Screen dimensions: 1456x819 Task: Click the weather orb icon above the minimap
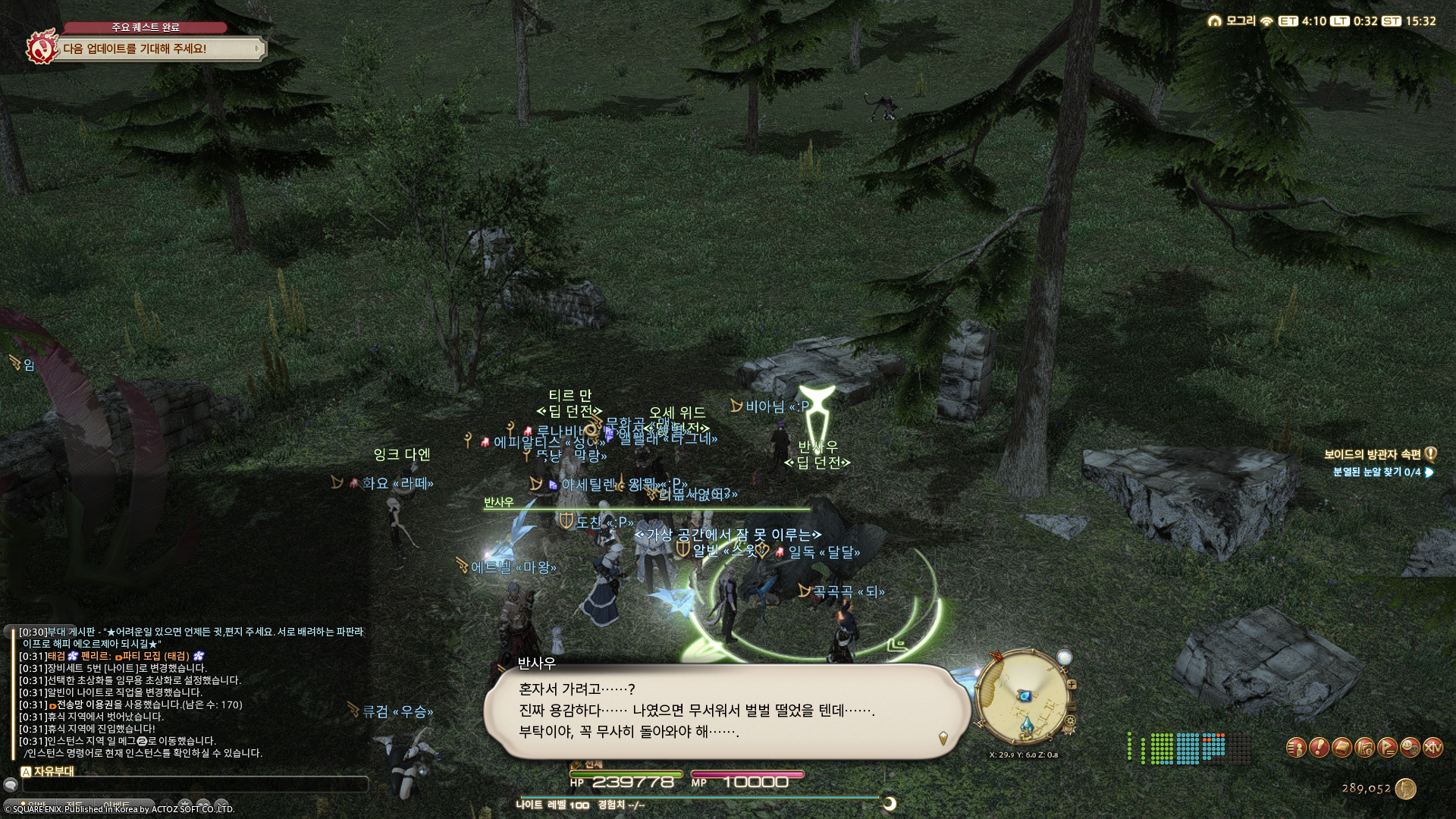click(1064, 655)
